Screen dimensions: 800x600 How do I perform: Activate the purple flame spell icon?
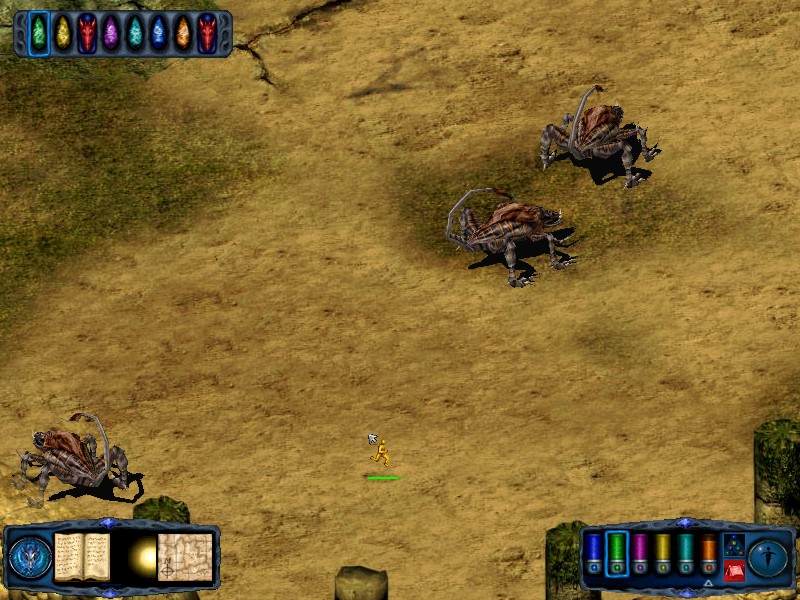pos(111,33)
